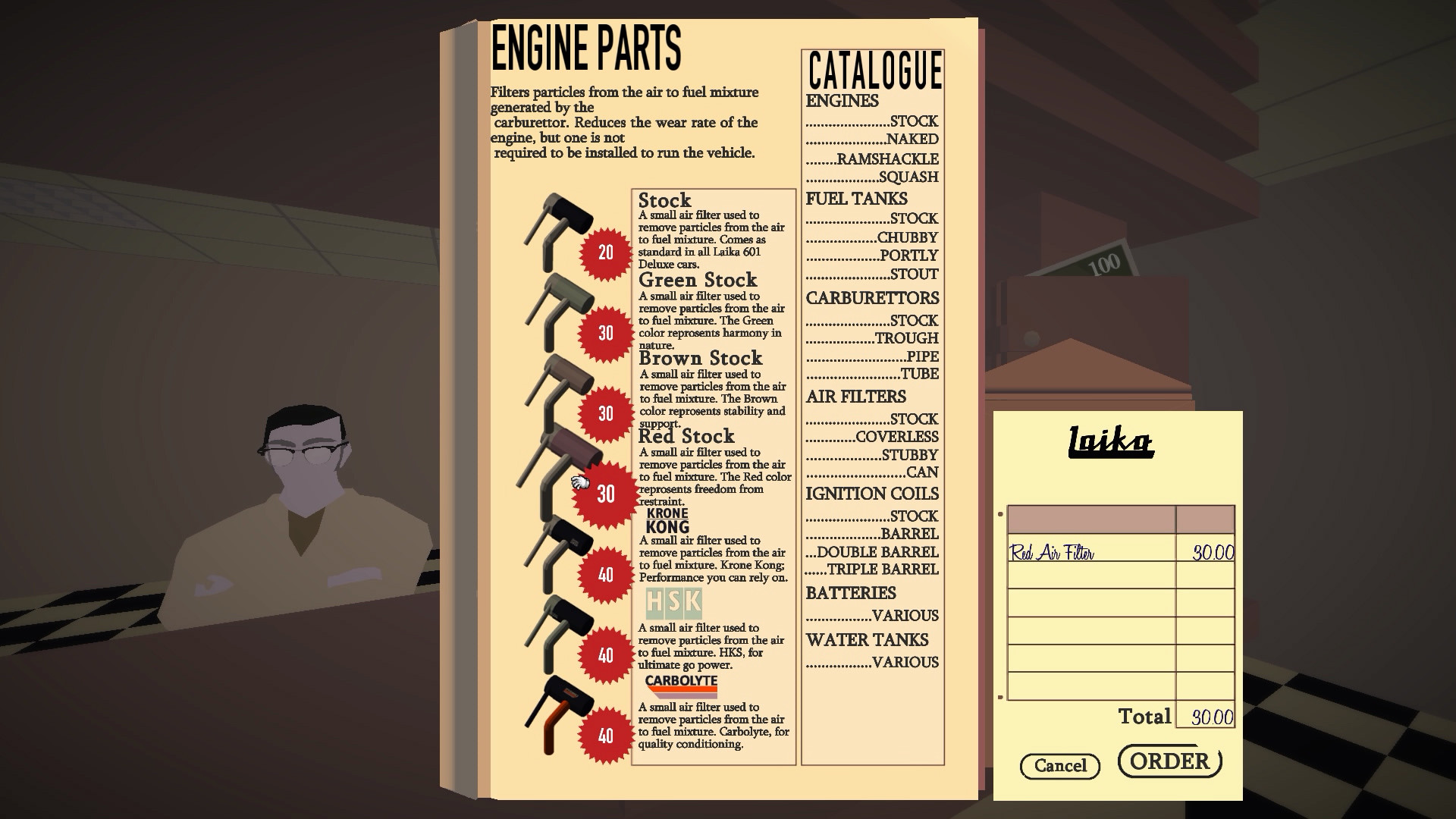View the Water Tanks Various page

click(x=905, y=663)
